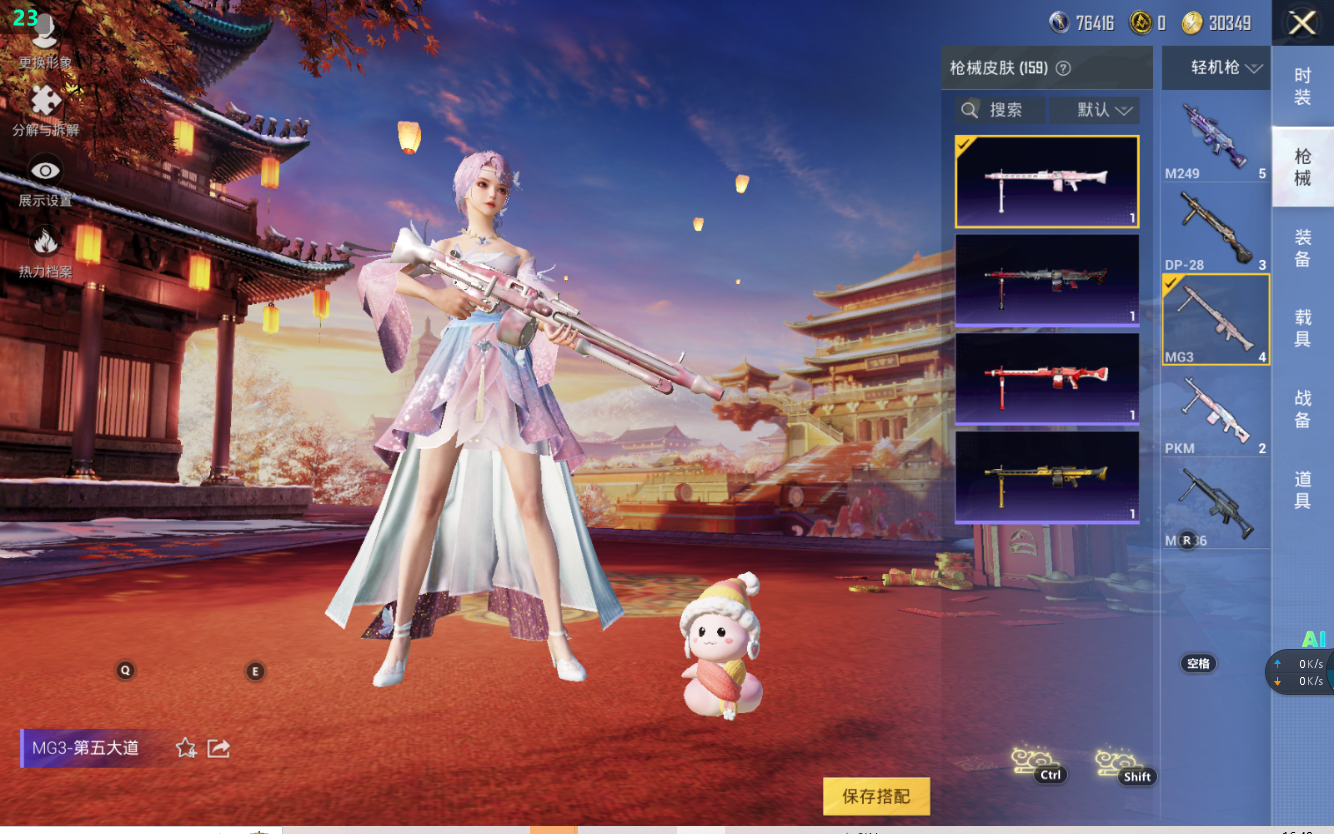The width and height of the screenshot is (1334, 834).
Task: Save the loadout with 保存搭配
Action: click(876, 796)
